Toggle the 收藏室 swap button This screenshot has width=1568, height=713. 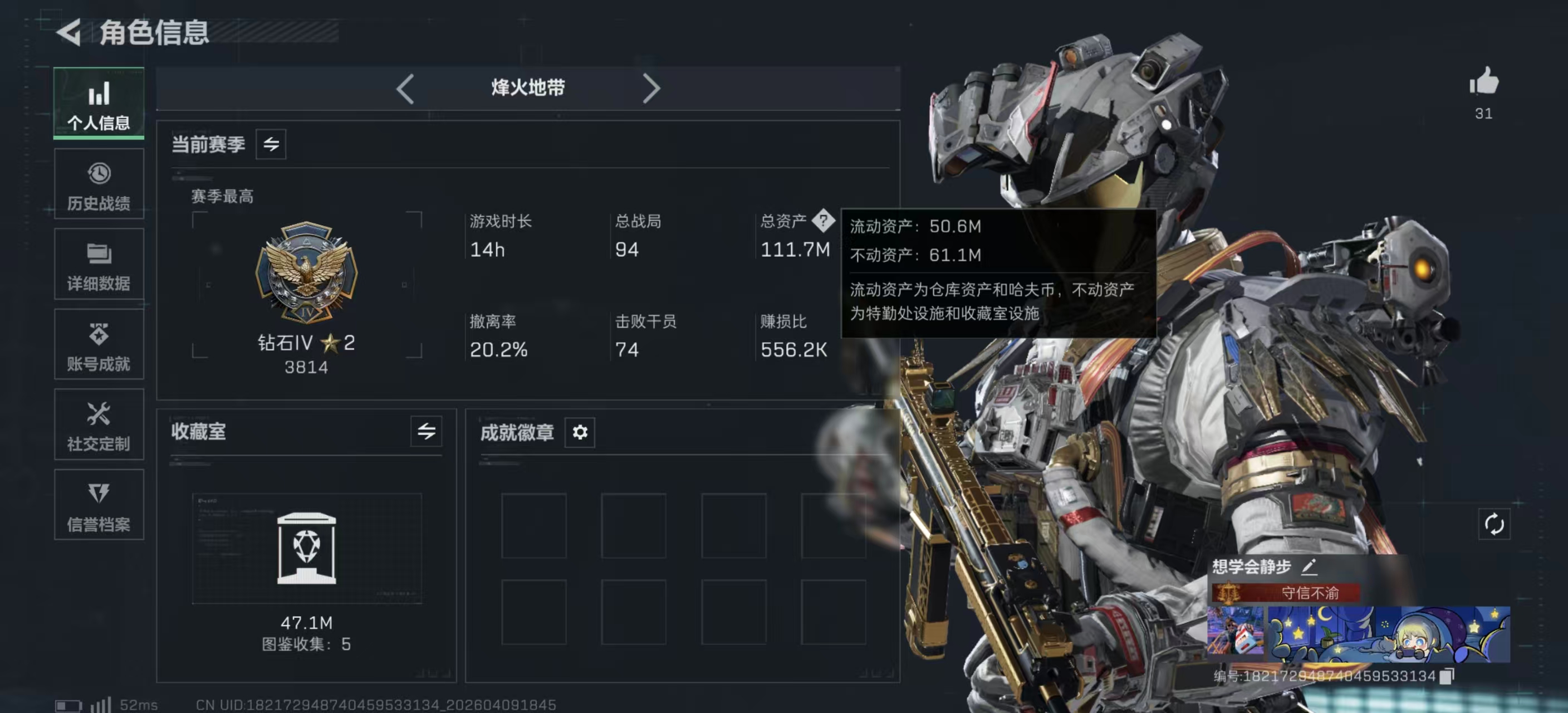tap(426, 432)
